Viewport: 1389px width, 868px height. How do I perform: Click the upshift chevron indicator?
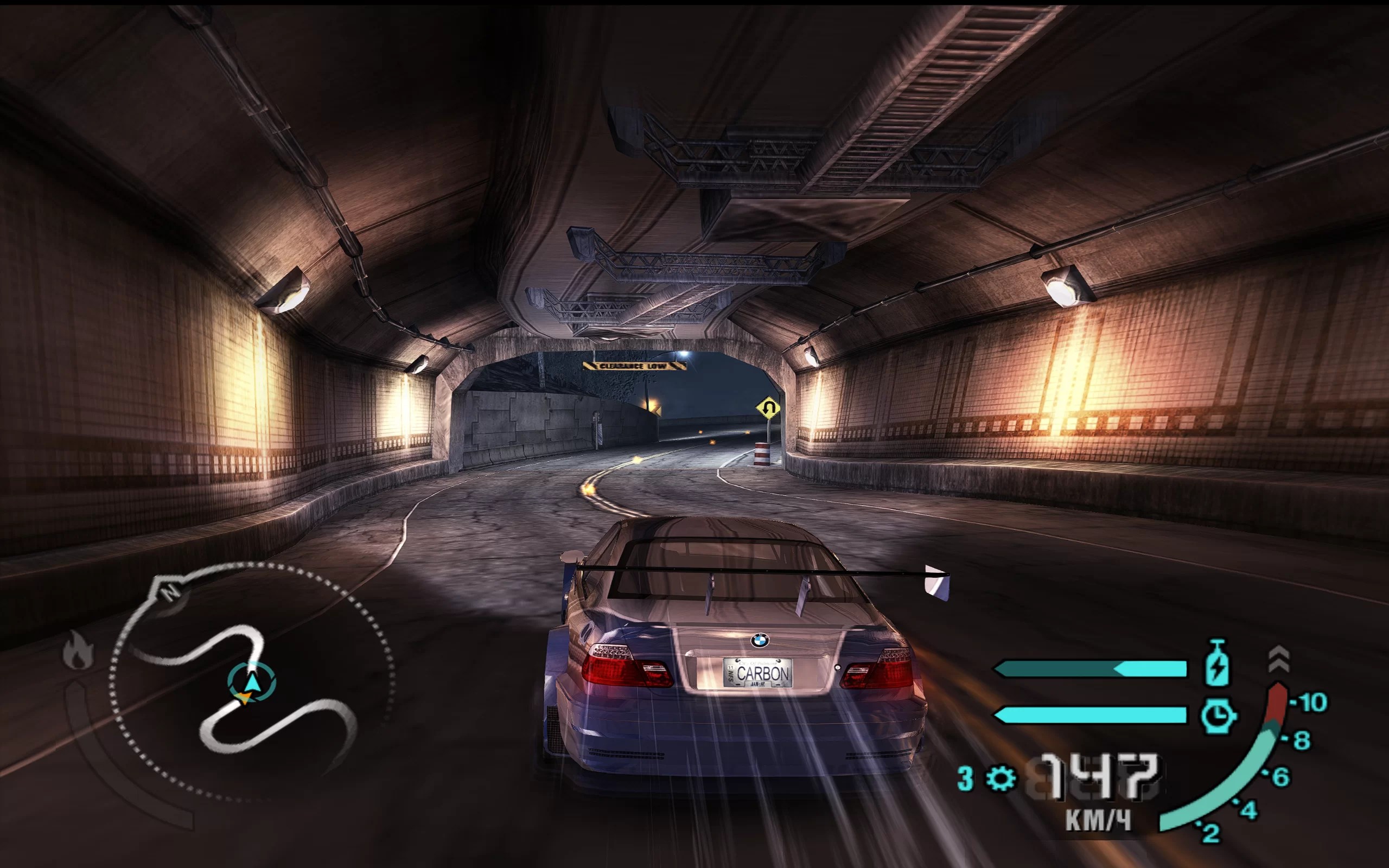coord(1279,659)
